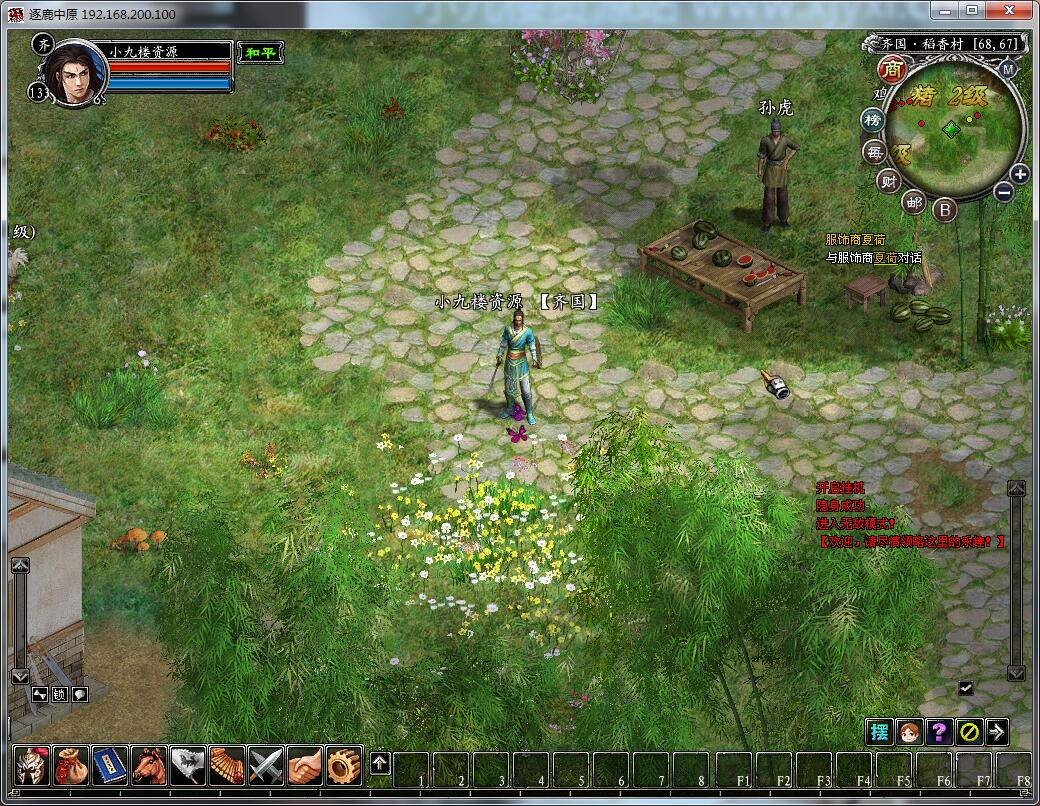Open the 邮 mail button
Image resolution: width=1040 pixels, height=806 pixels.
coord(914,202)
